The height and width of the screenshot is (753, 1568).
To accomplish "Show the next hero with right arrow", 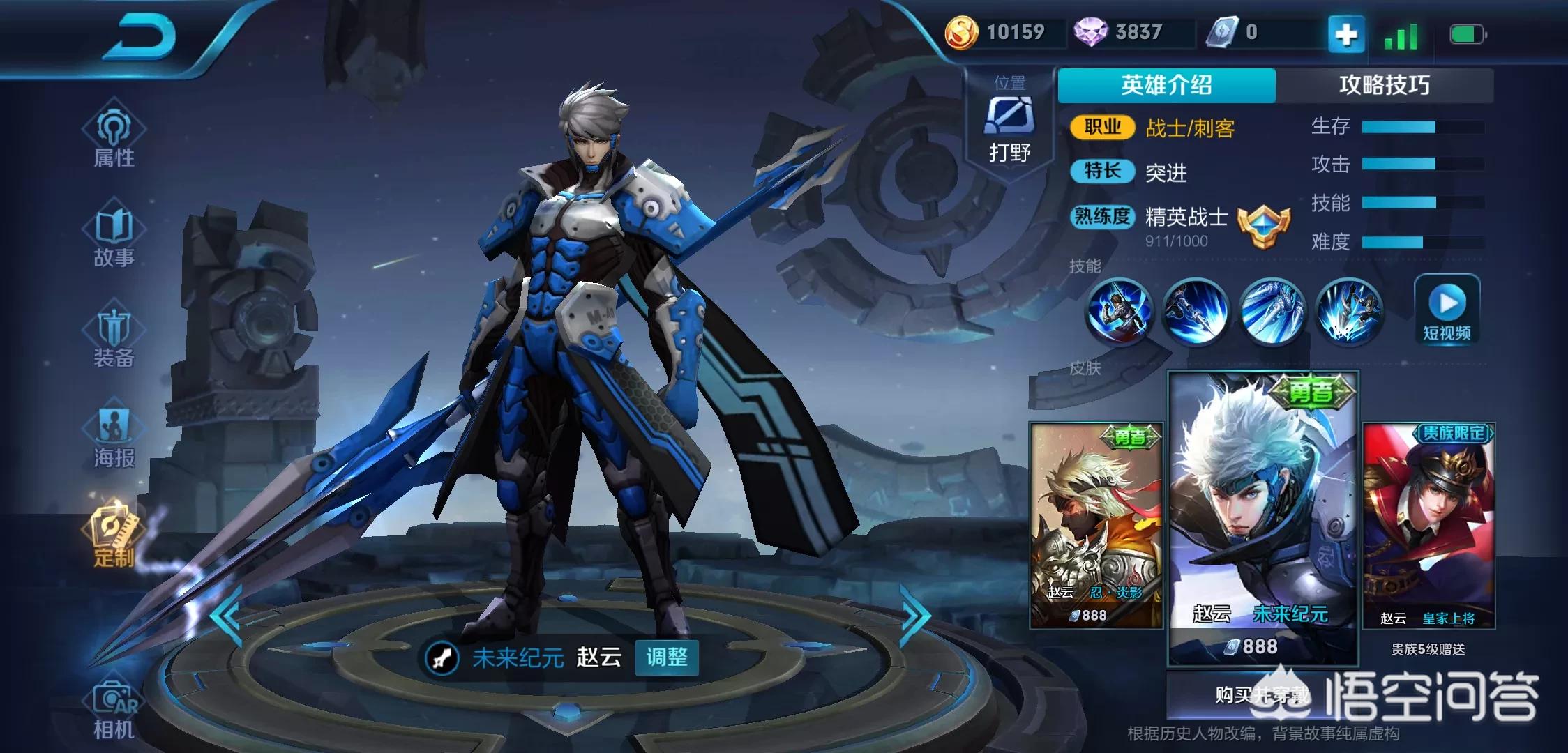I will (915, 616).
